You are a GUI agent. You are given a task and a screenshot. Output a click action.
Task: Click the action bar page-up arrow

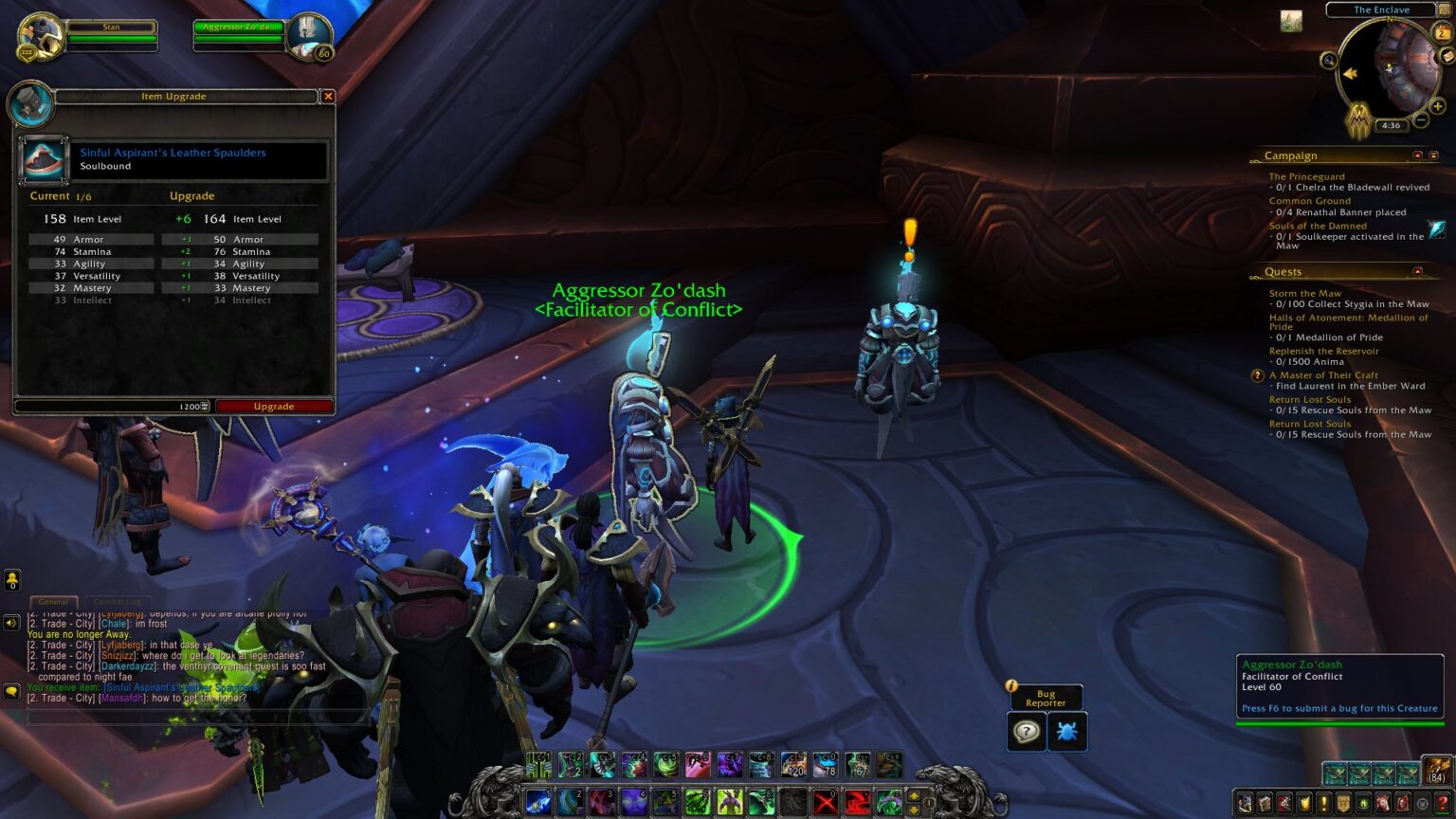(x=913, y=797)
